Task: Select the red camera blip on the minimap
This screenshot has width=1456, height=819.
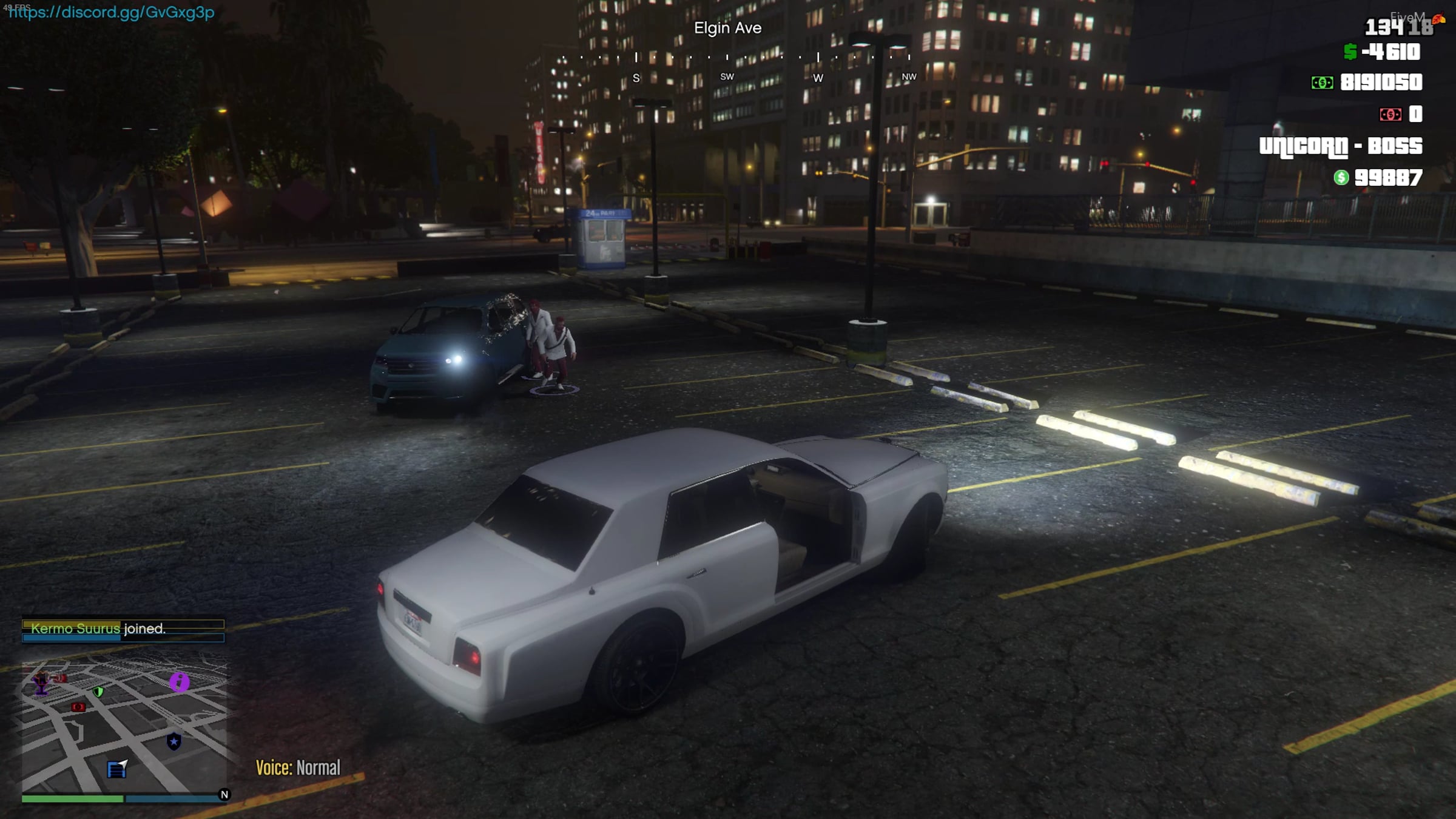Action: pyautogui.click(x=78, y=707)
